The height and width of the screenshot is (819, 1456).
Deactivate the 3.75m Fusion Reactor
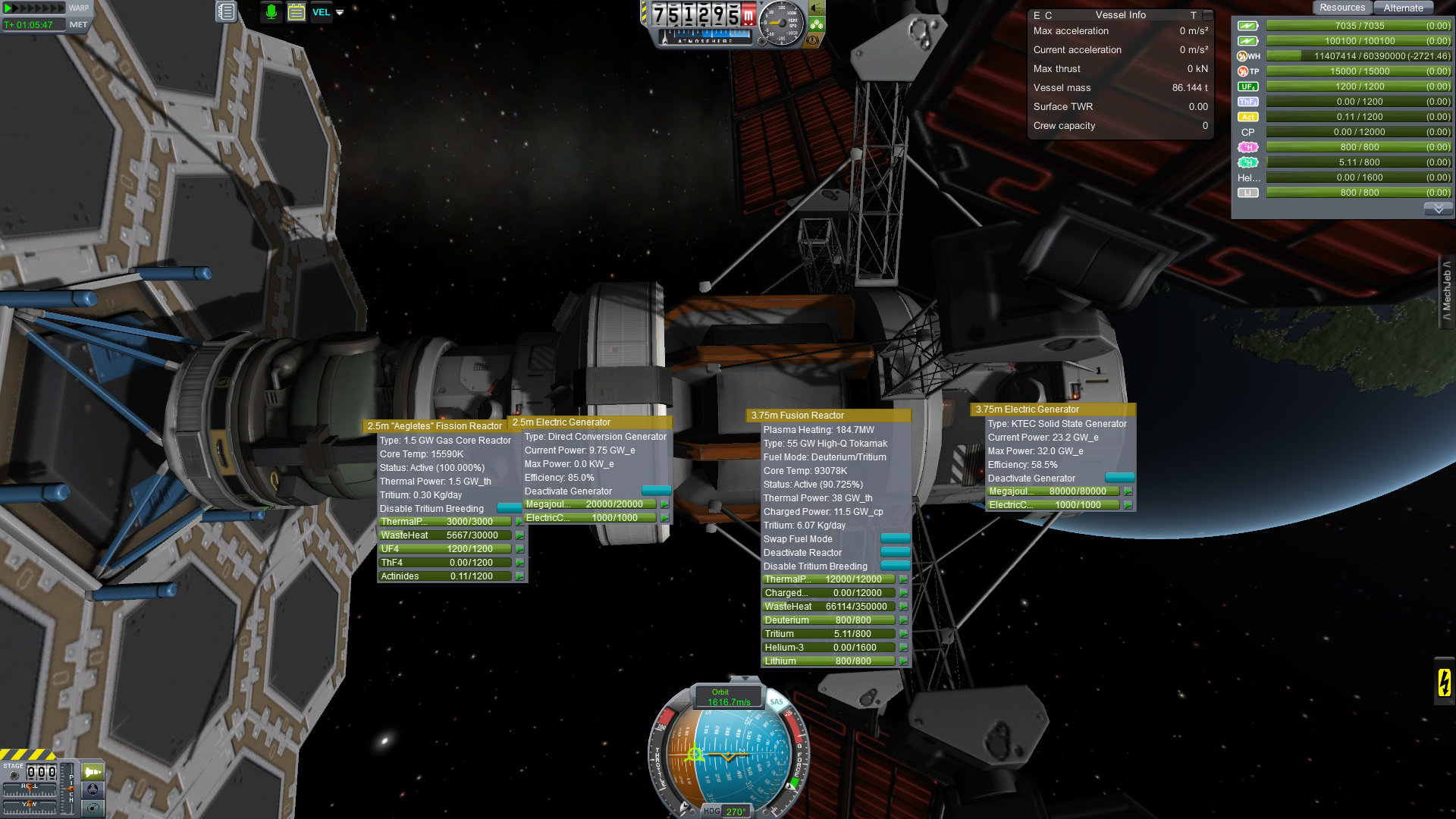pos(895,552)
